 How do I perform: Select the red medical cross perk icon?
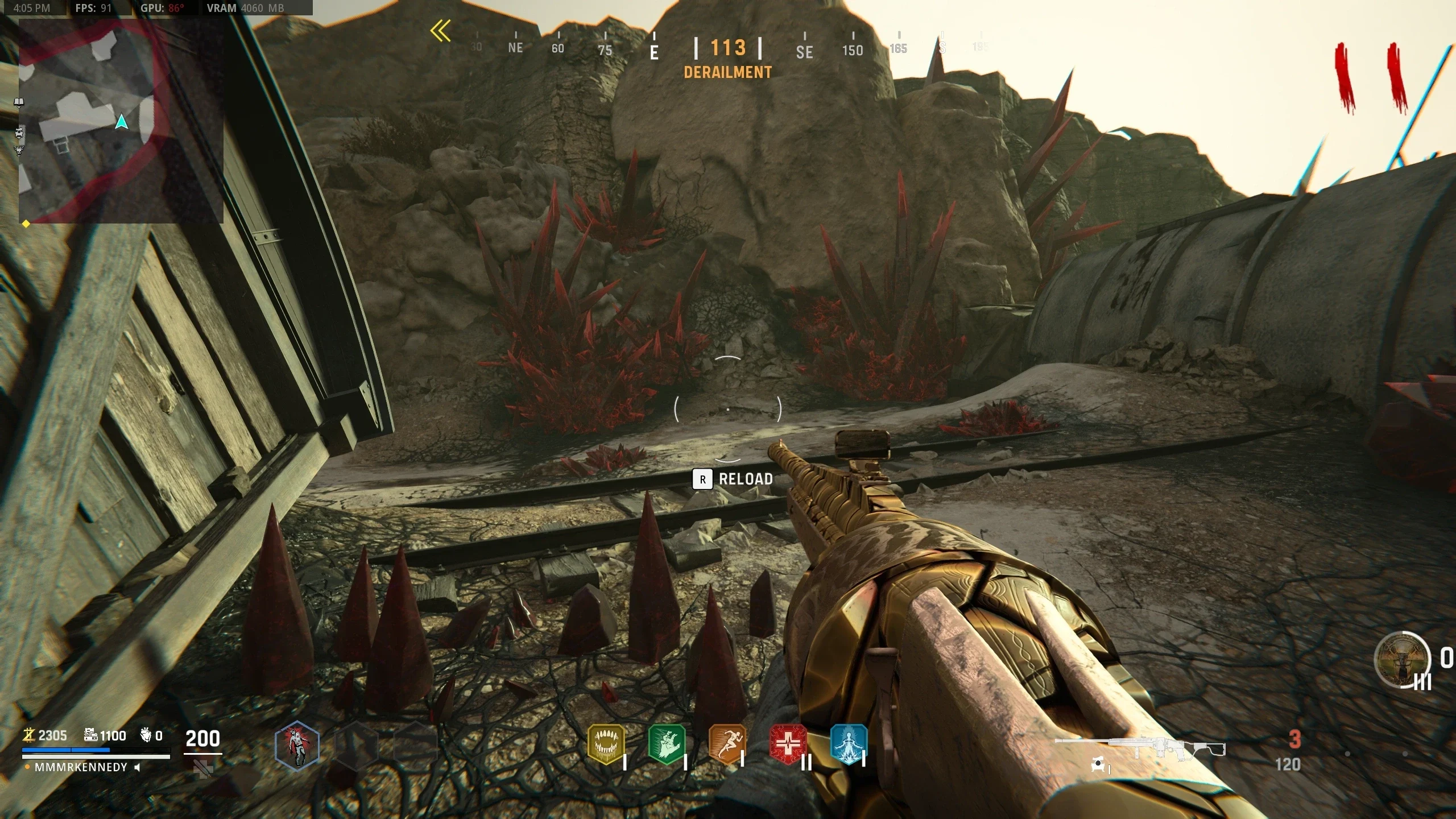pyautogui.click(x=788, y=744)
